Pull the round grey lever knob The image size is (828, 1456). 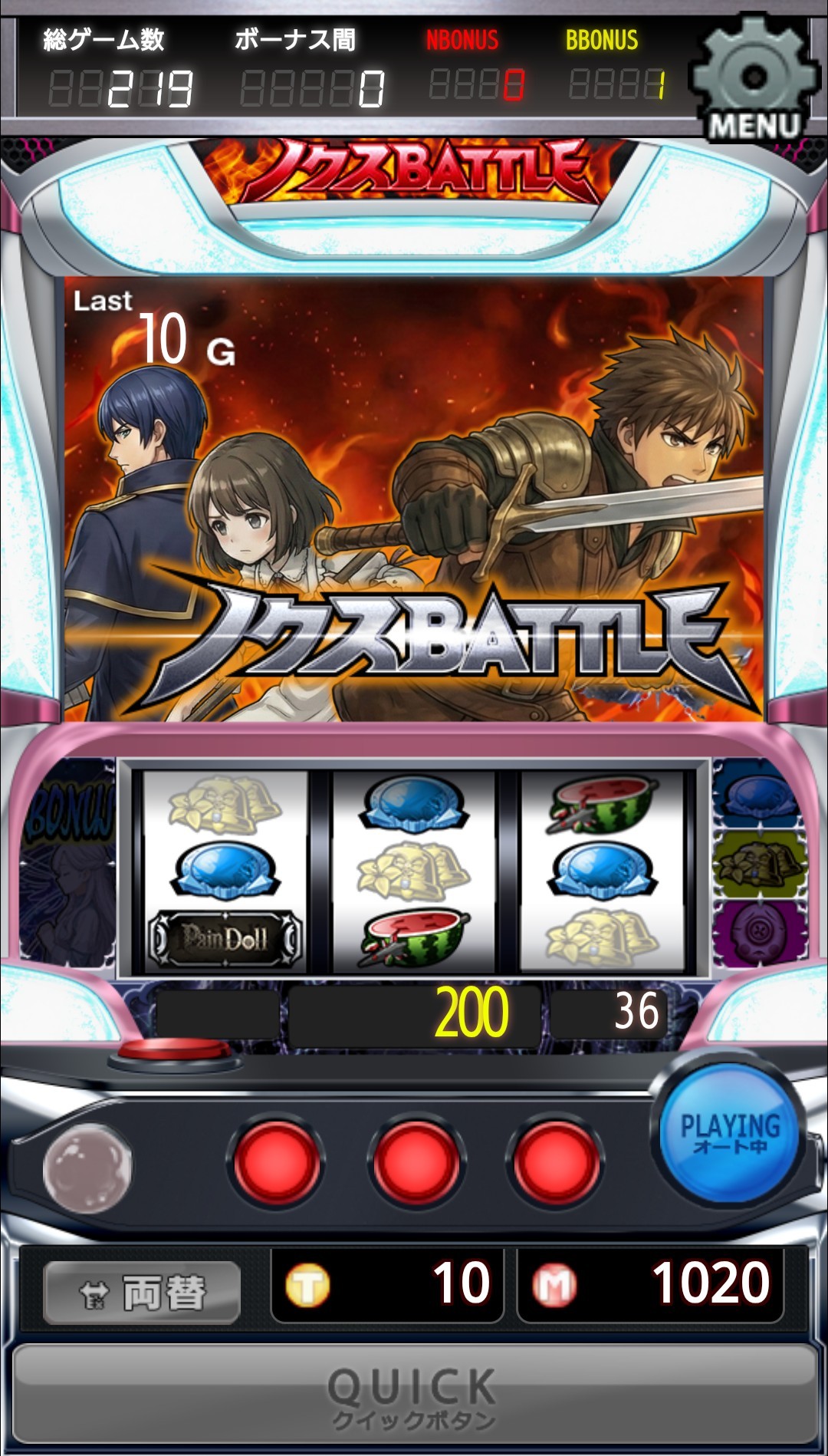87,1167
